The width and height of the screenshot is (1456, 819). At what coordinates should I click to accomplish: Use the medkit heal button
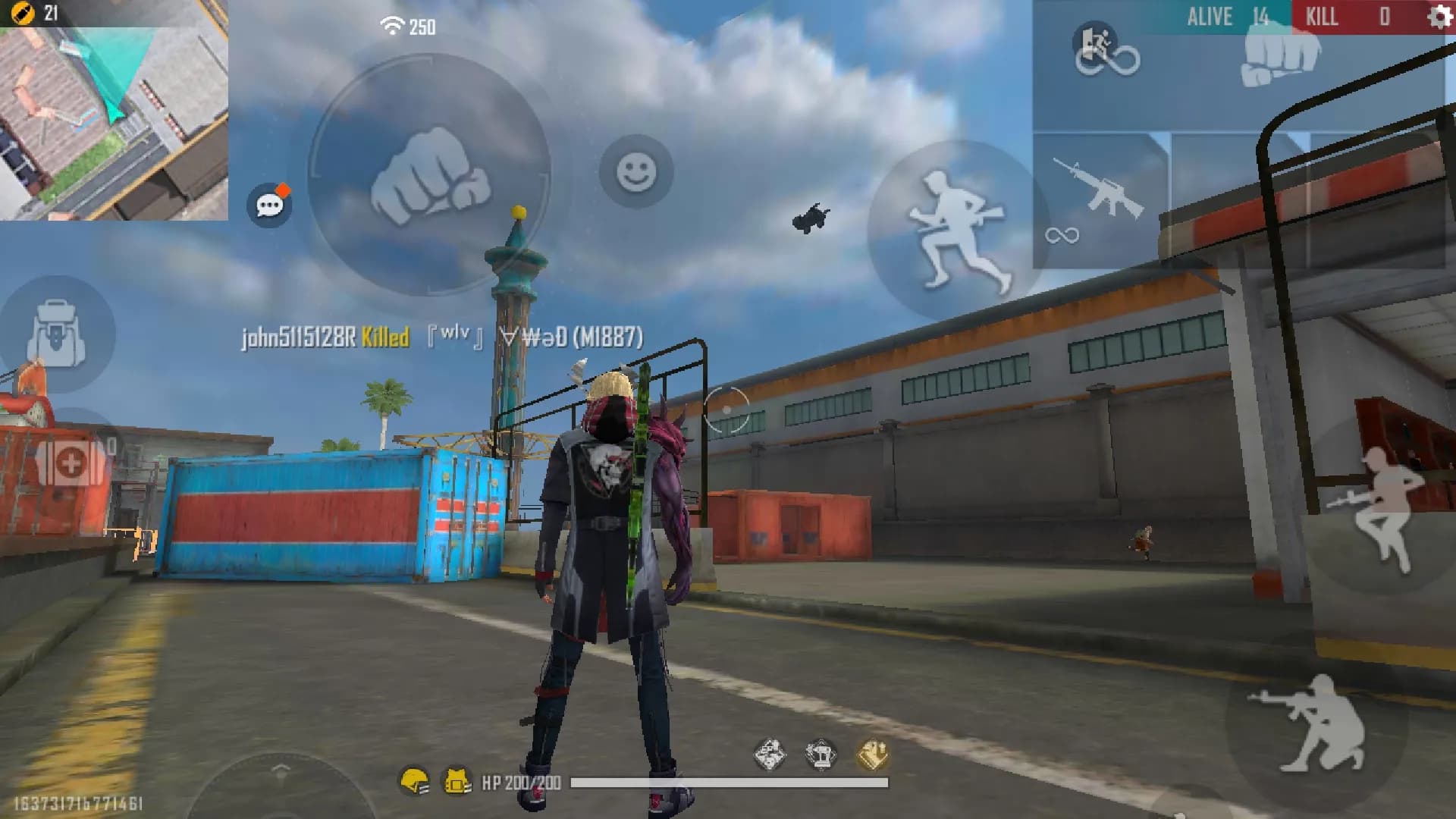[x=71, y=462]
